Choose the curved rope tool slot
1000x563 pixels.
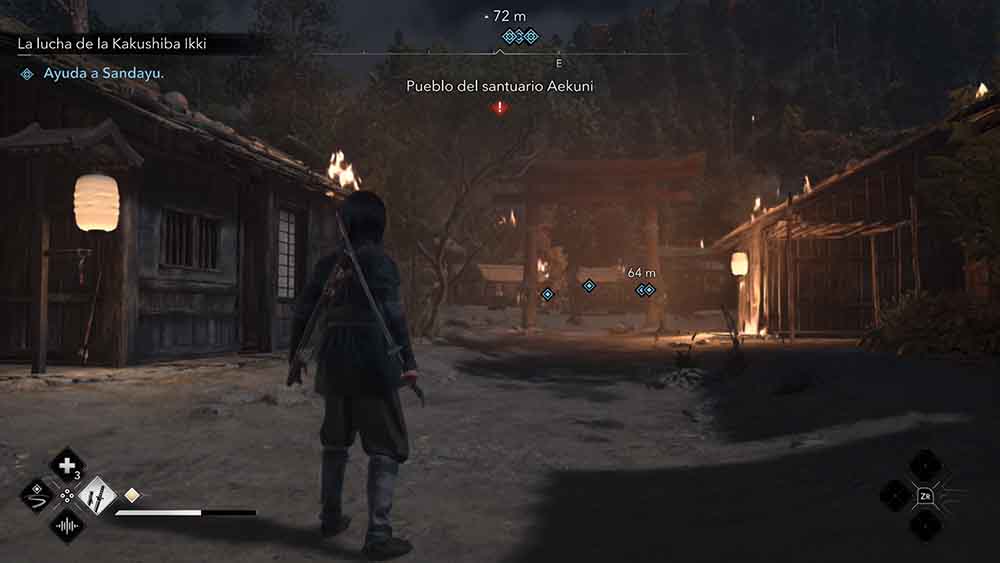[x=38, y=495]
